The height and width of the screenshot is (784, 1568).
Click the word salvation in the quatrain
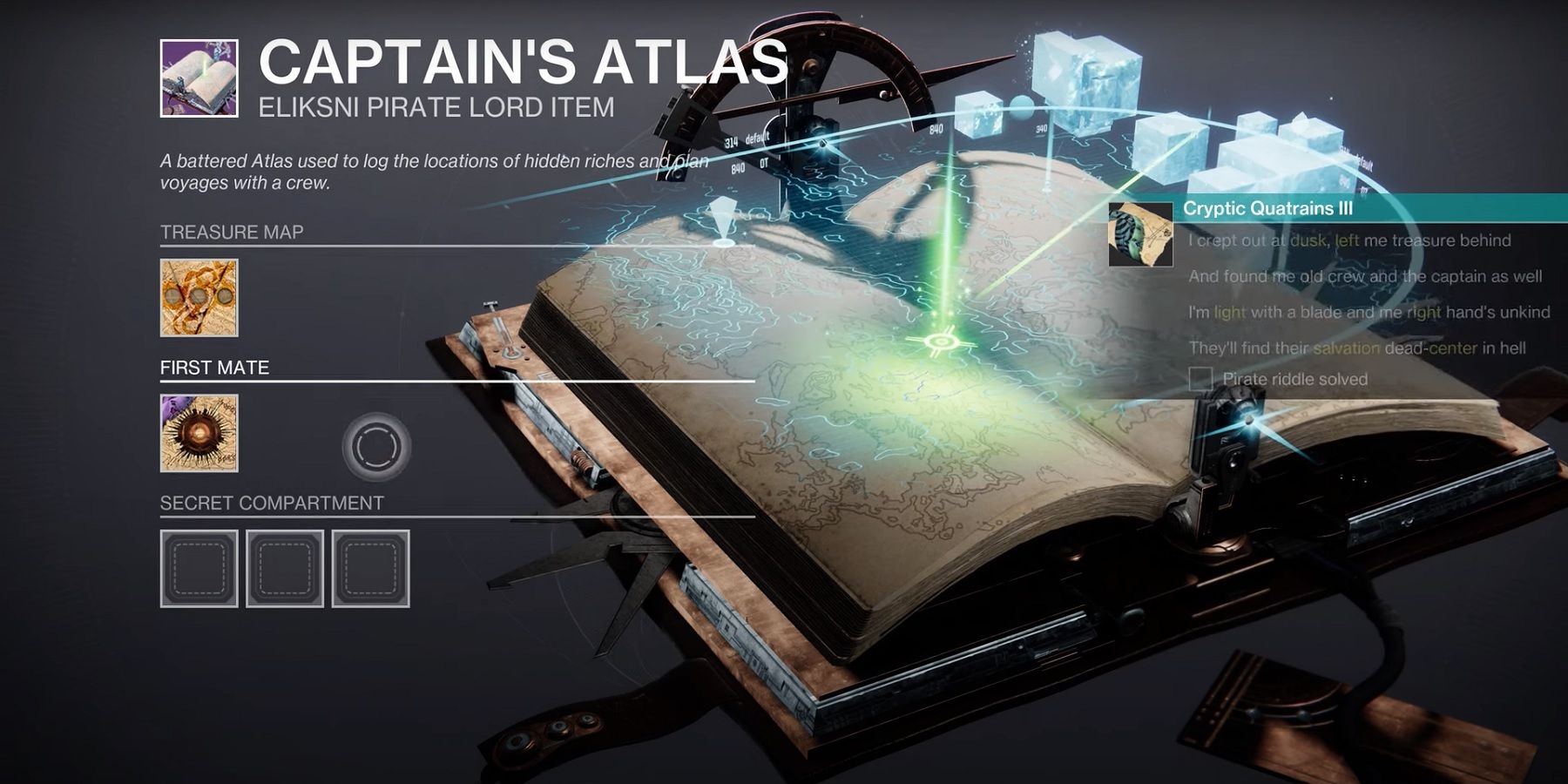1348,347
